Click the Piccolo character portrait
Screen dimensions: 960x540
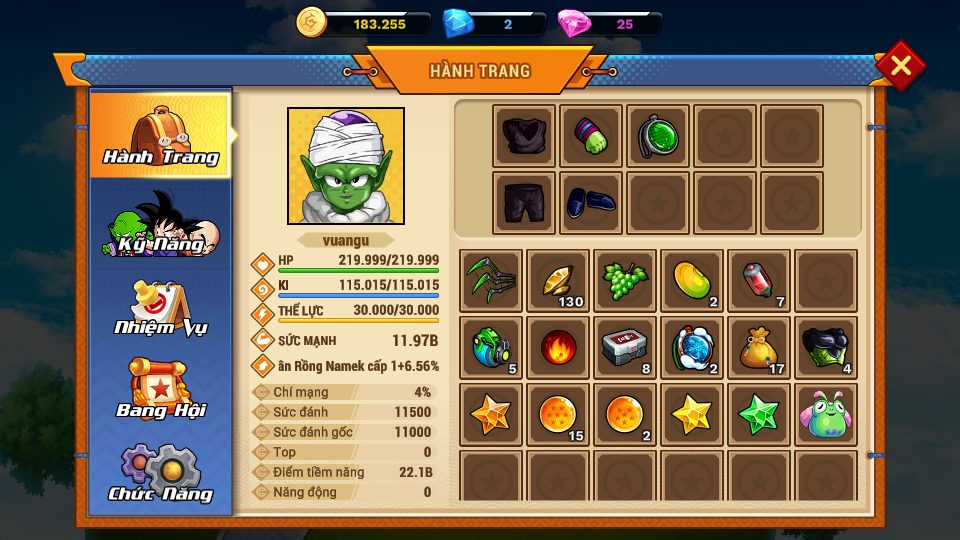(346, 166)
